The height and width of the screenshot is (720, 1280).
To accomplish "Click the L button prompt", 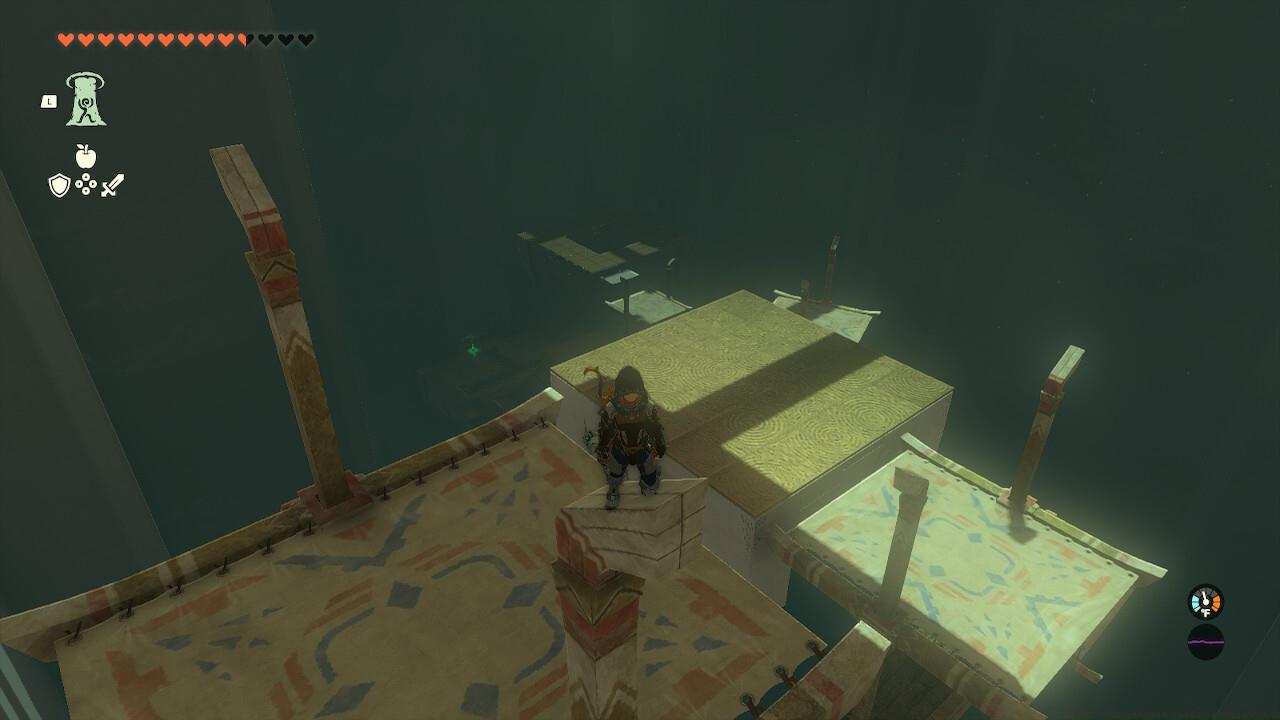I will pos(47,101).
